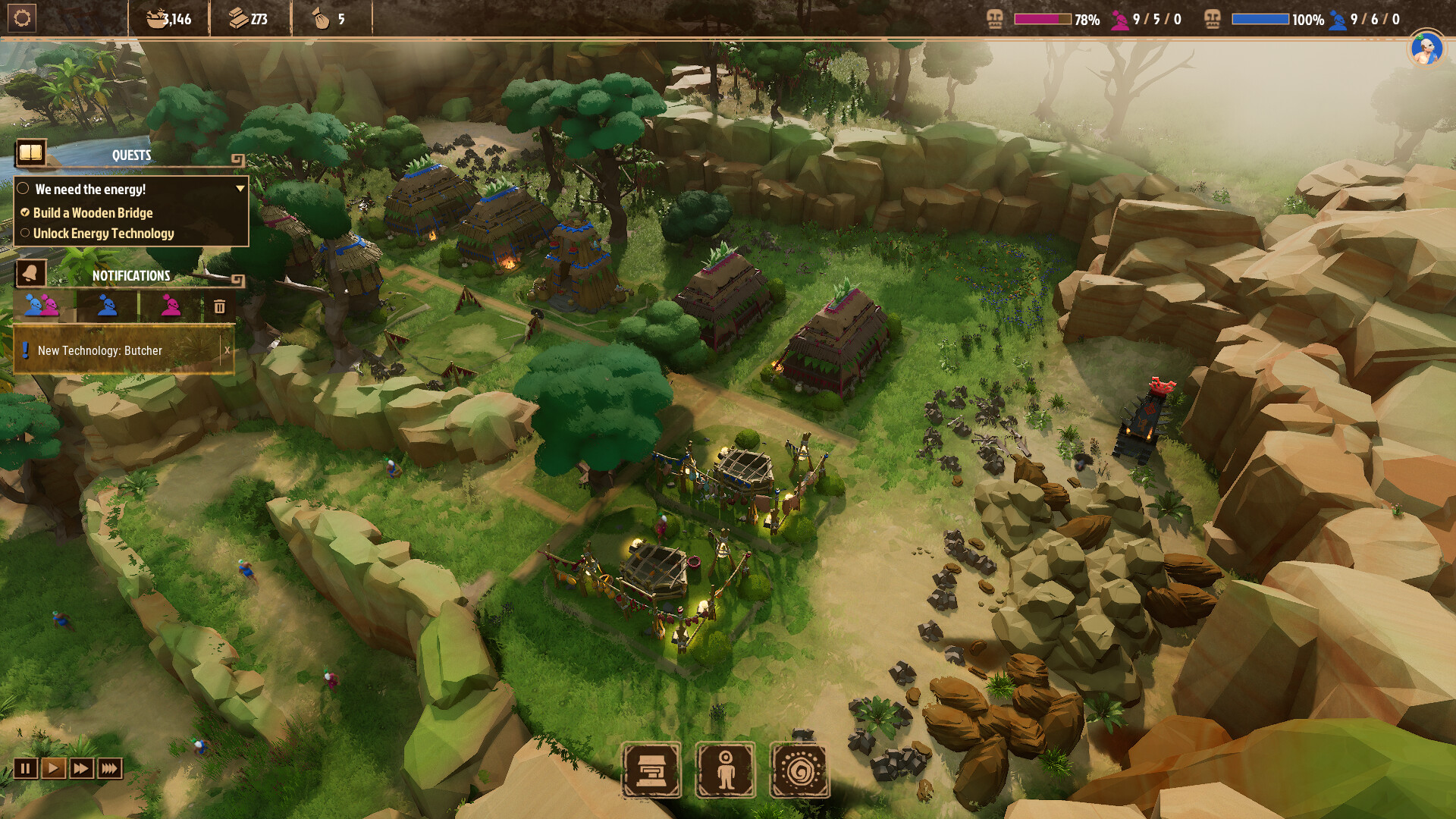Pause the game
This screenshot has width=1456, height=819.
[x=25, y=769]
